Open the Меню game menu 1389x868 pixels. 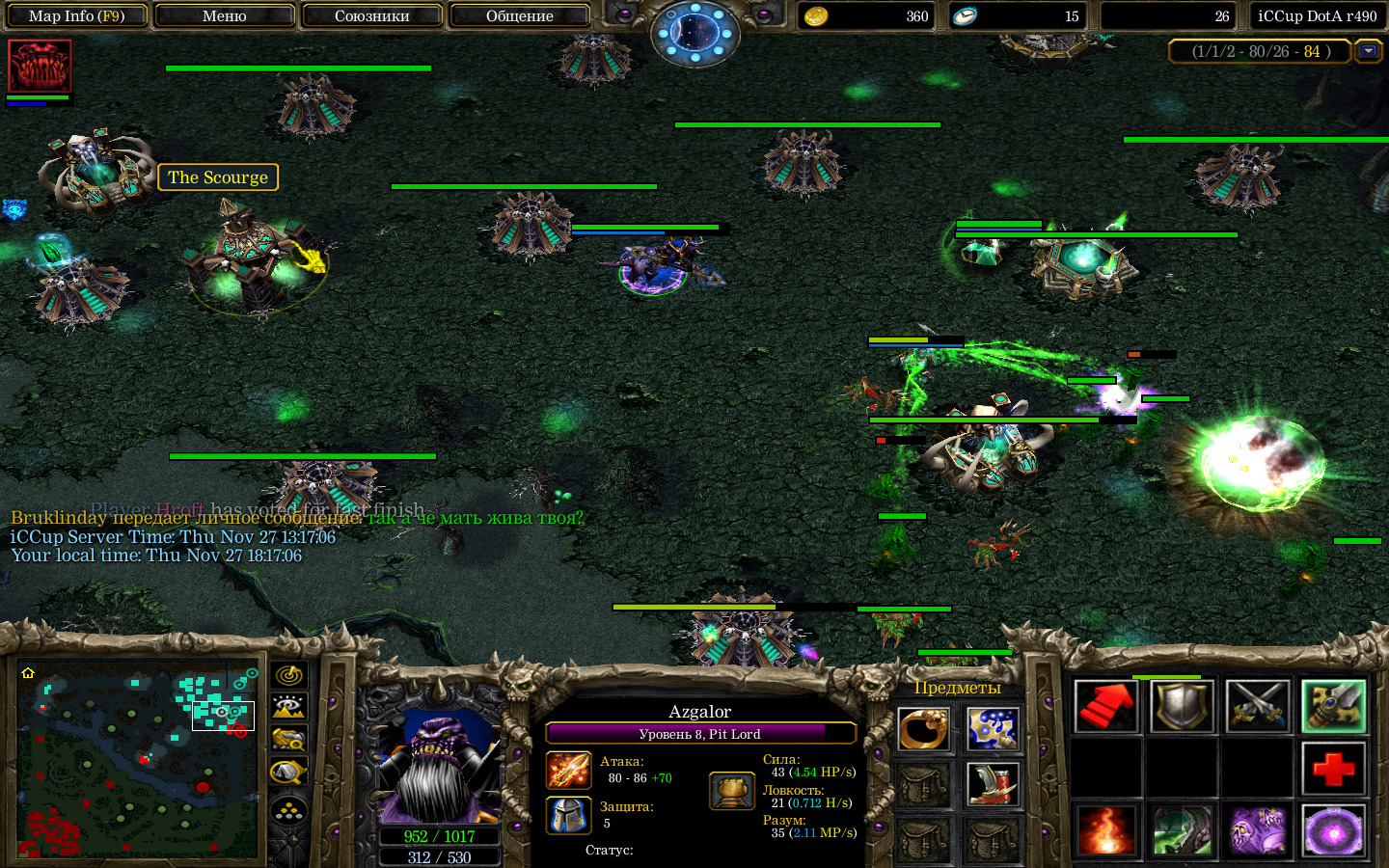[224, 15]
